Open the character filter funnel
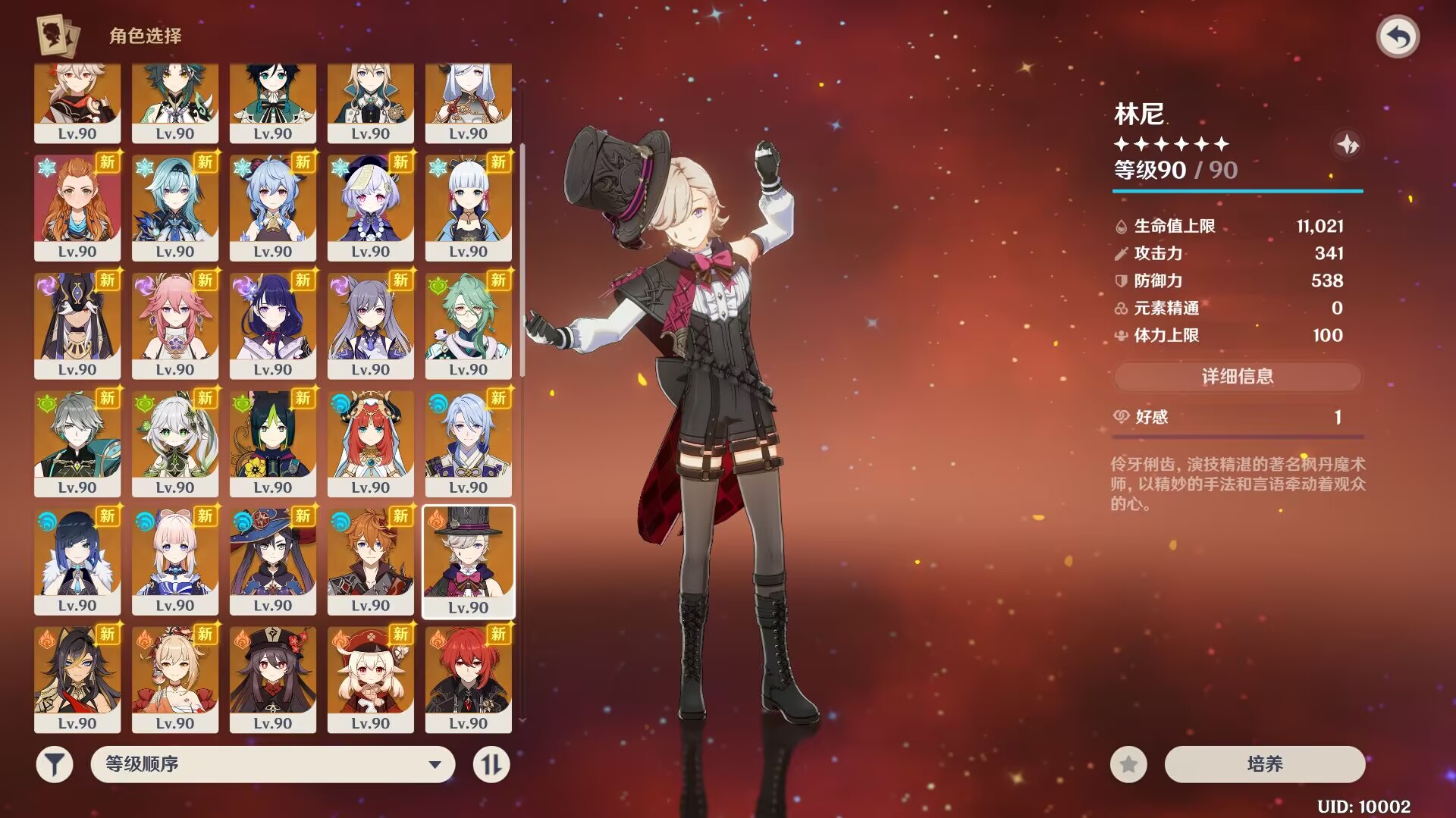The width and height of the screenshot is (1456, 818). (x=55, y=764)
